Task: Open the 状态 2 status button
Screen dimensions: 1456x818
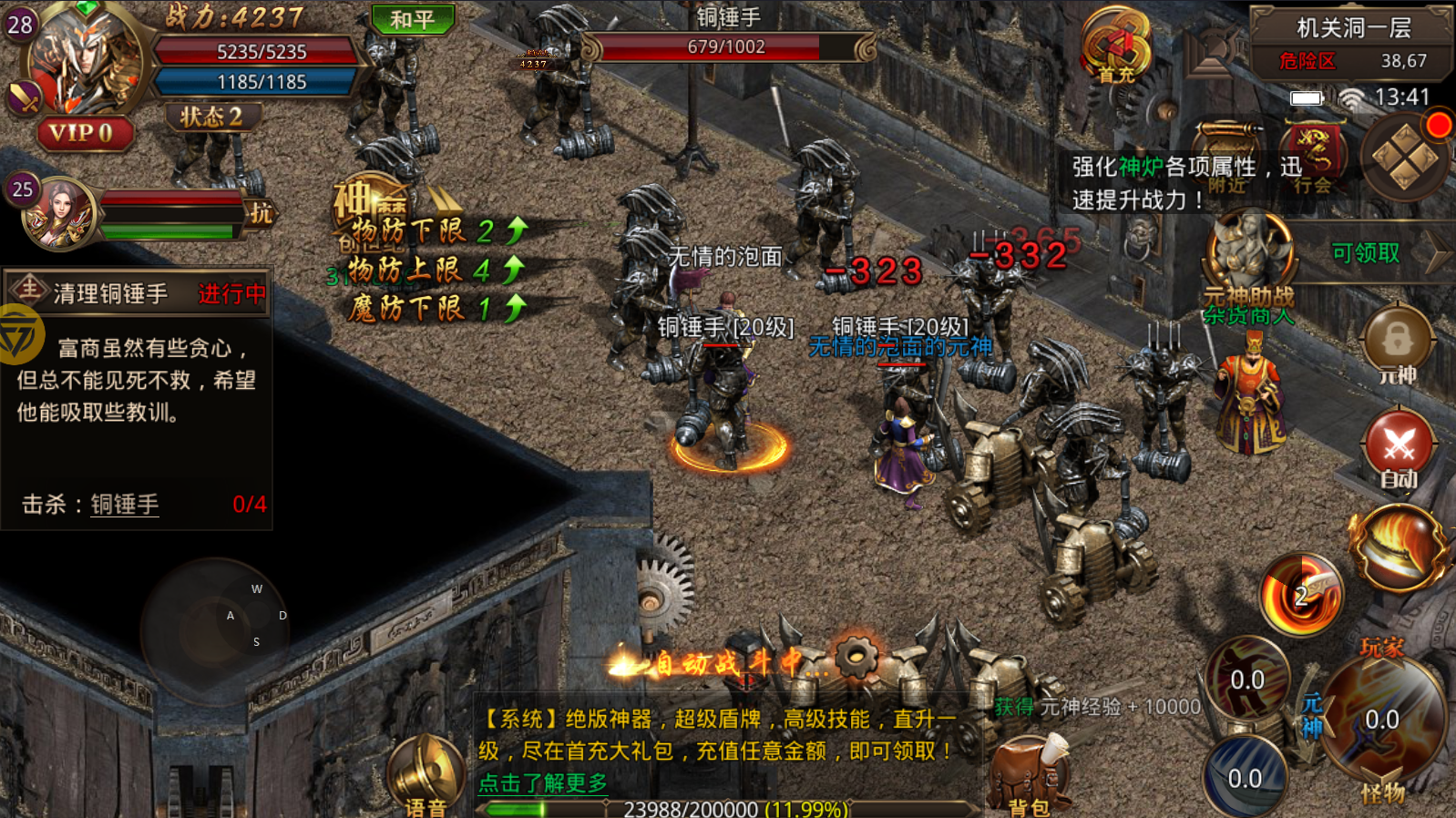Action: (x=211, y=117)
